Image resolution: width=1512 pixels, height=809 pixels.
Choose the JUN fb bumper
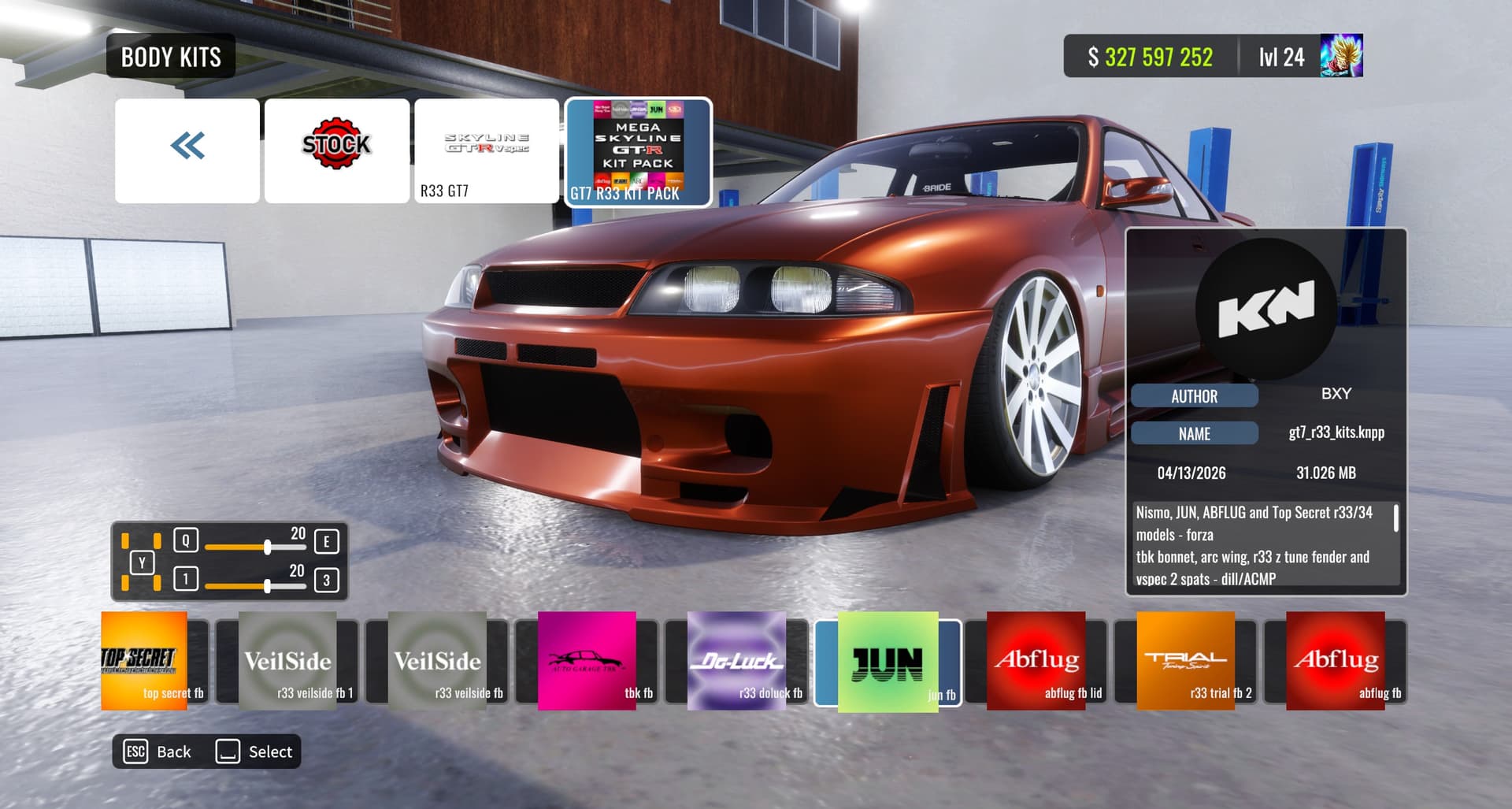(888, 662)
